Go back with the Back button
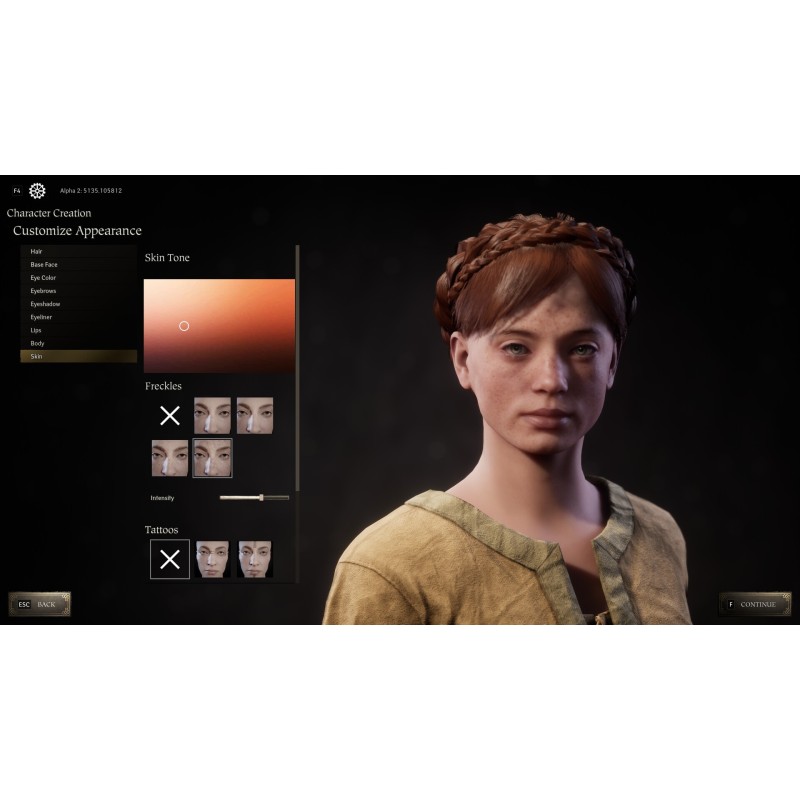This screenshot has height=800, width=800. pyautogui.click(x=40, y=604)
